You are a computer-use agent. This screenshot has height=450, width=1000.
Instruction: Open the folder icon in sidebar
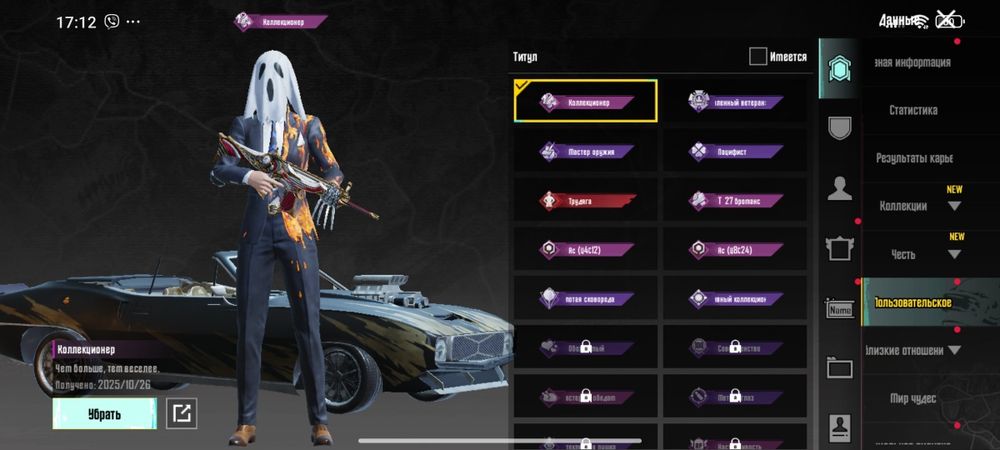click(840, 368)
